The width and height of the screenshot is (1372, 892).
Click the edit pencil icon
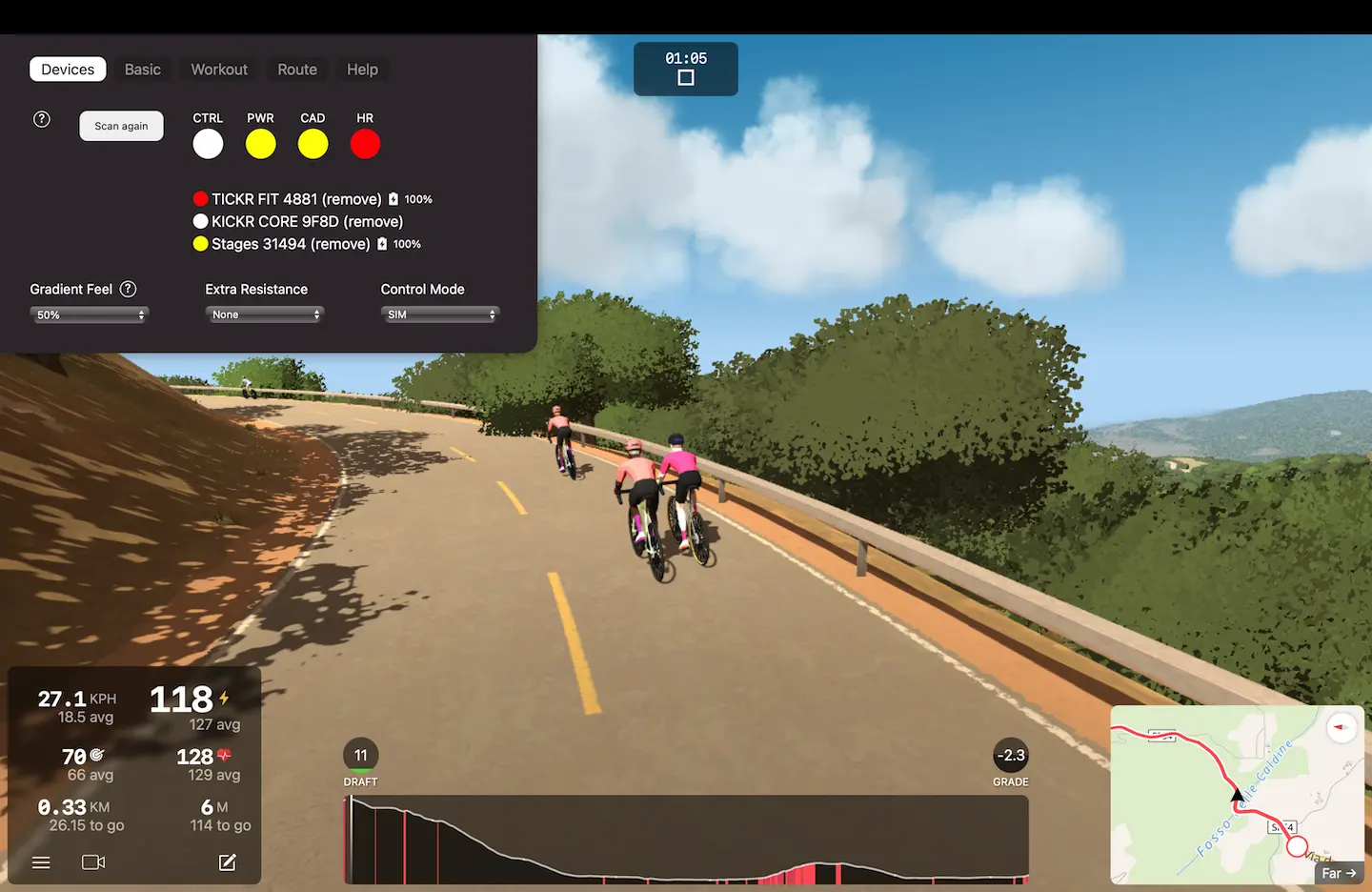[227, 862]
